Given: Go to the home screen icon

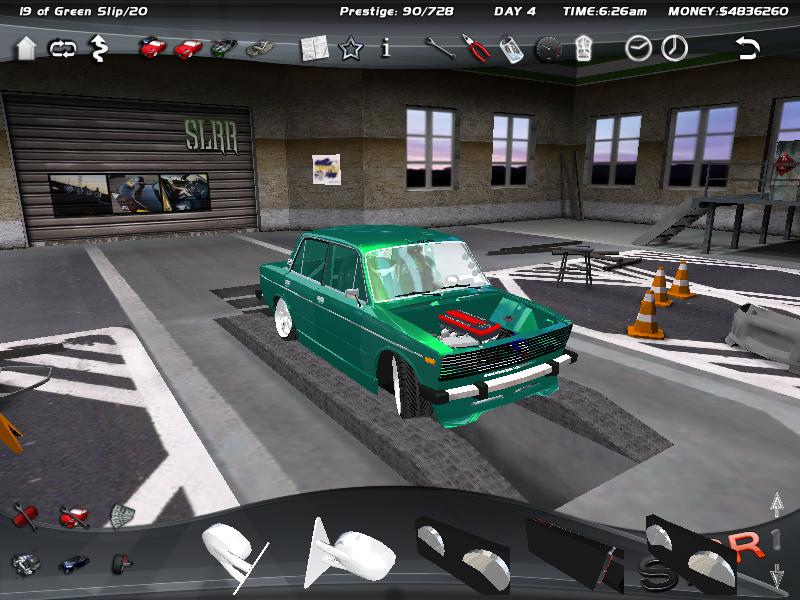Looking at the screenshot, I should pos(27,48).
